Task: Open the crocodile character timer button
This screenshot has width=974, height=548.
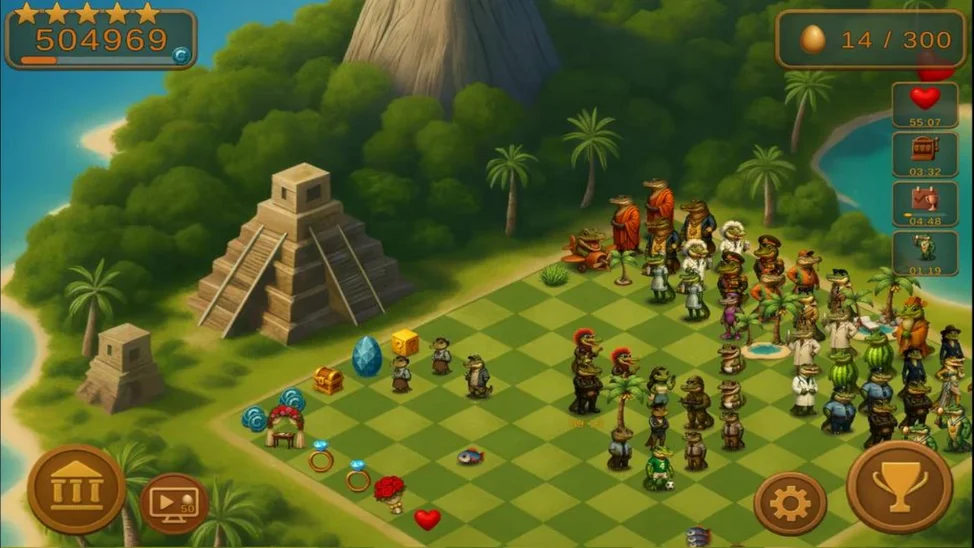Action: point(925,253)
